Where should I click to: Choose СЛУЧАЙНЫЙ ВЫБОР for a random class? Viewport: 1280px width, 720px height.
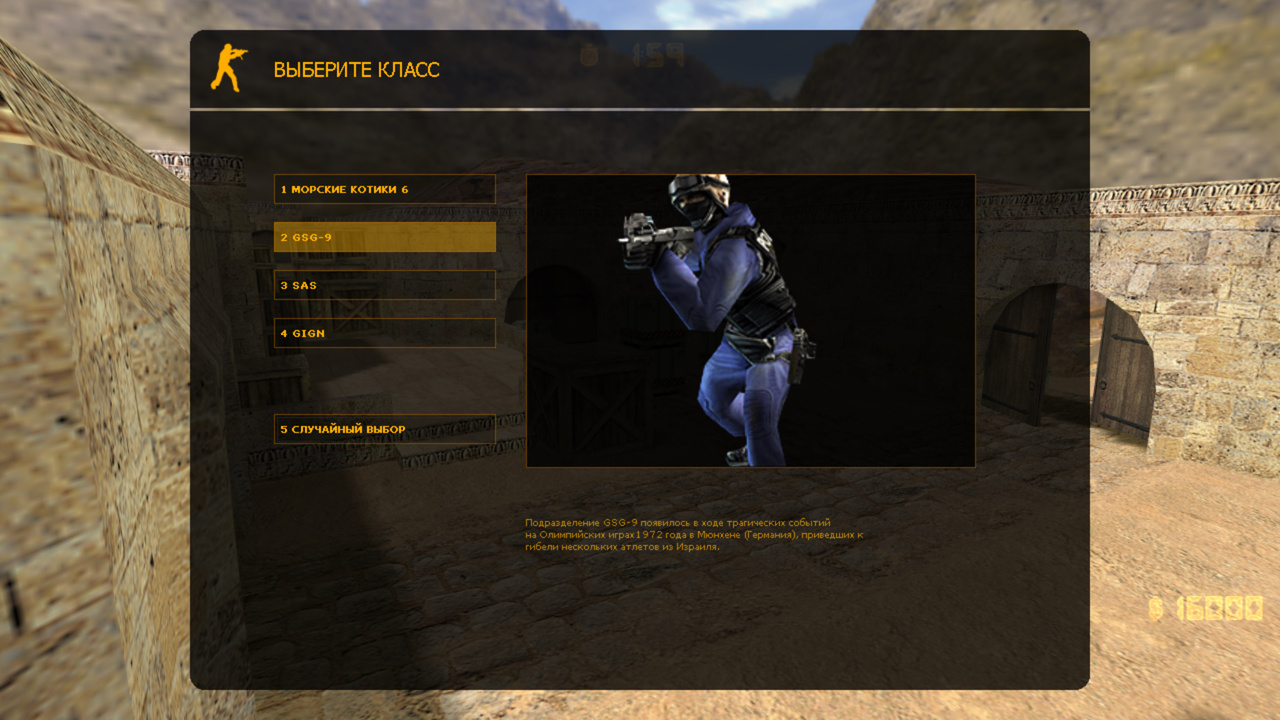pyautogui.click(x=384, y=428)
